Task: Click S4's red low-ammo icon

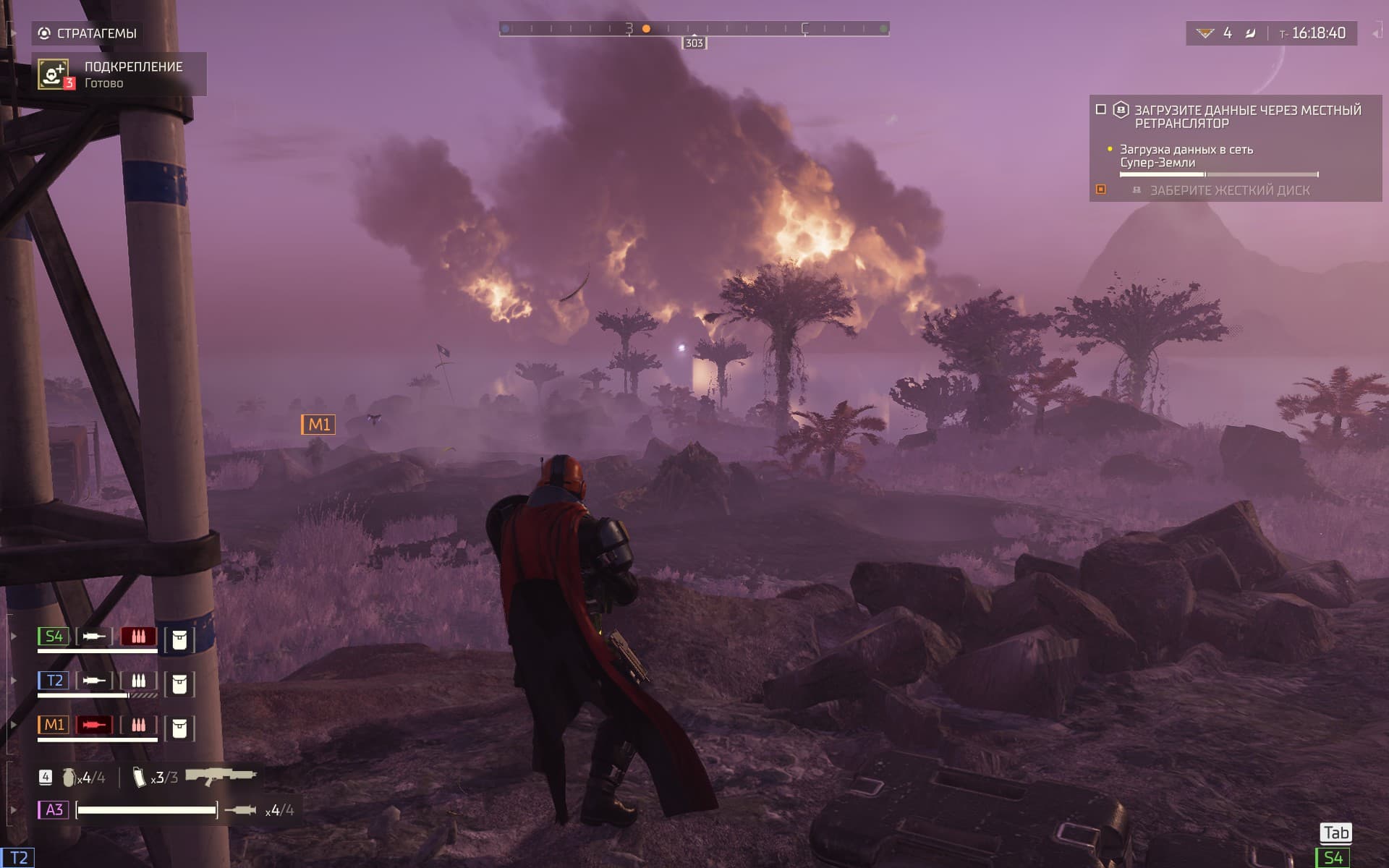Action: pos(138,637)
